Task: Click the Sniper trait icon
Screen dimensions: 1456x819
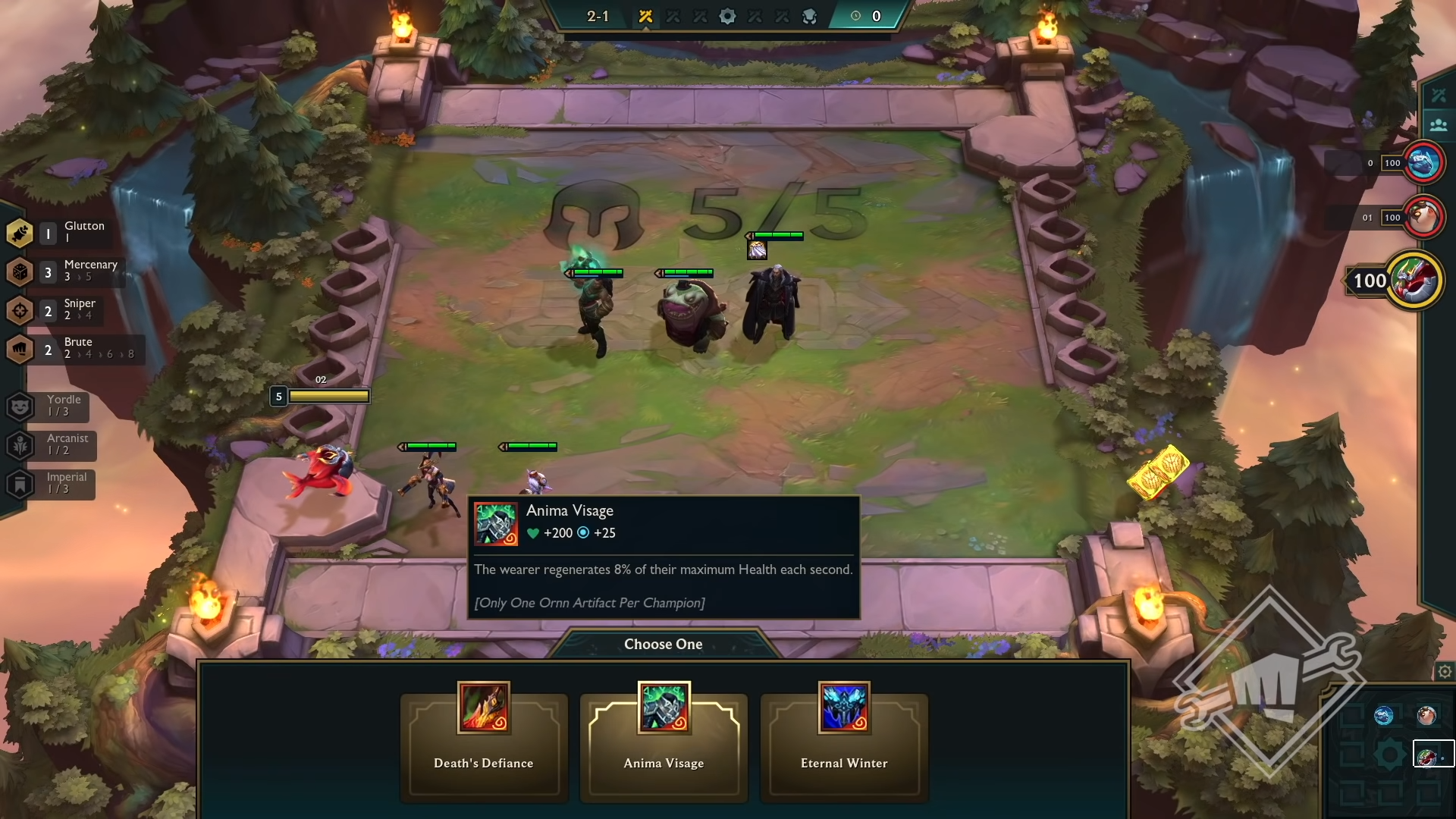Action: click(x=20, y=311)
